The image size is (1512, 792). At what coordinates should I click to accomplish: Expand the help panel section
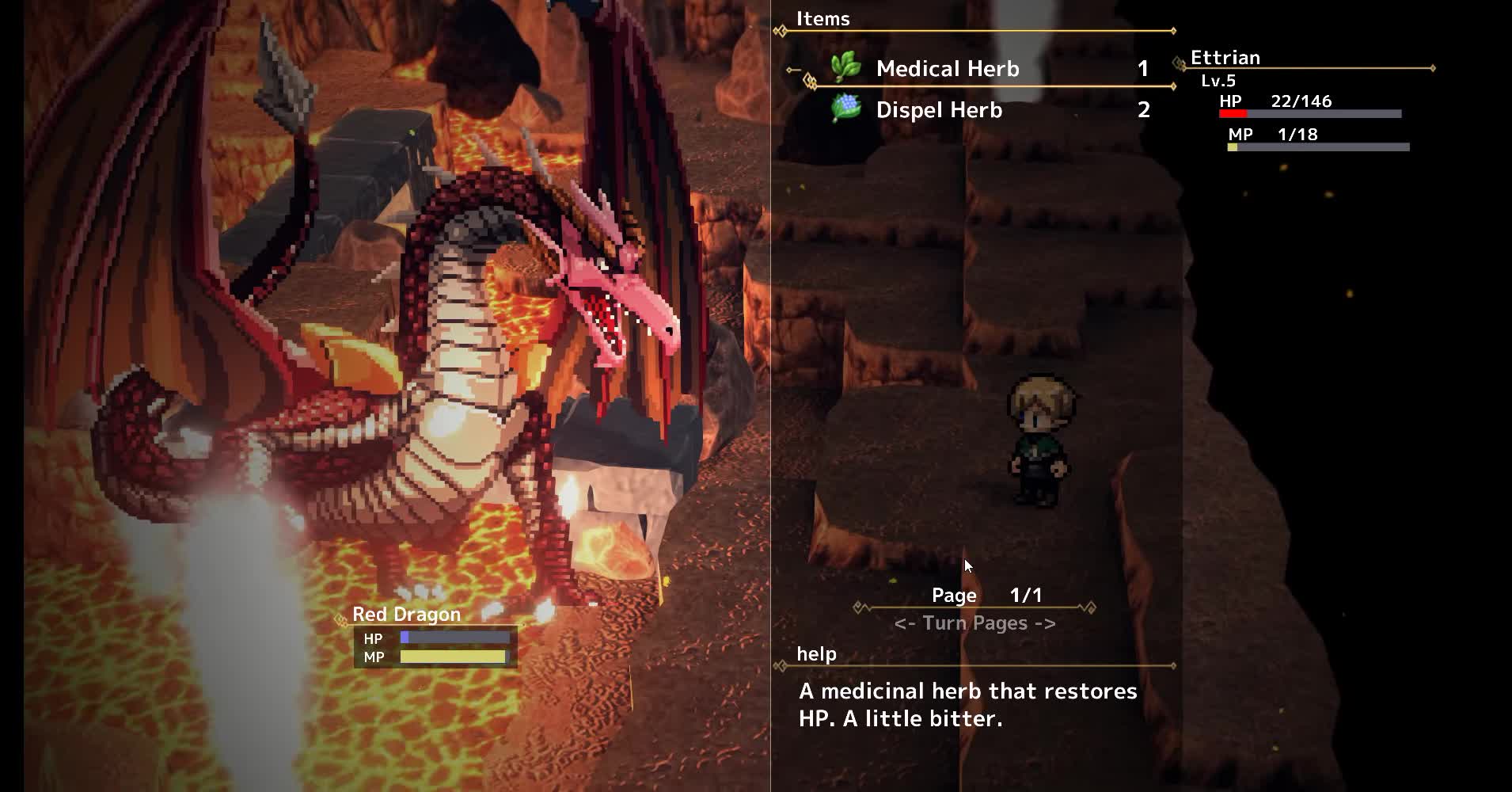coord(816,654)
